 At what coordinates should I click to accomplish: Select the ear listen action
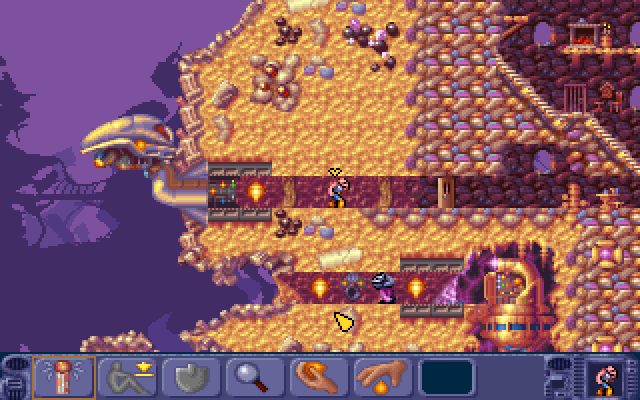pos(320,377)
